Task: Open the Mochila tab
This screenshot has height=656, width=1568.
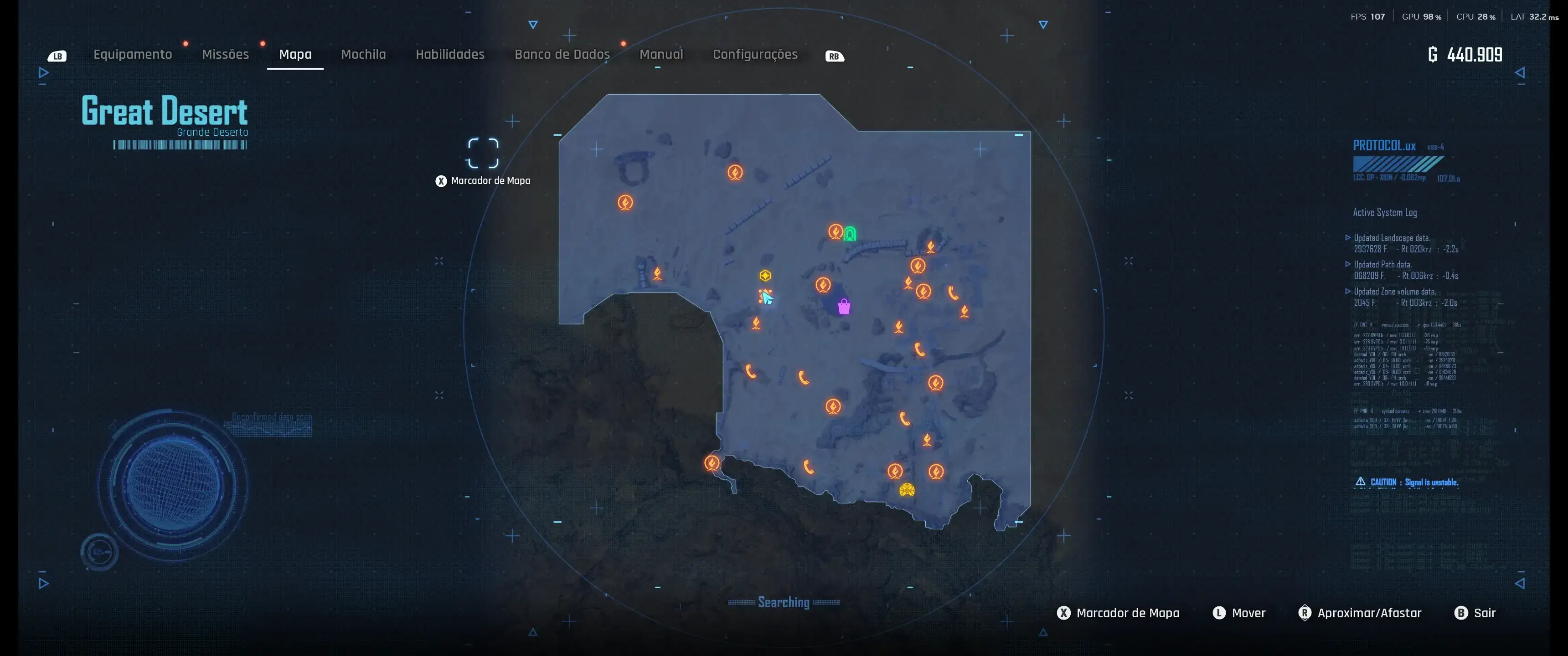Action: point(363,54)
